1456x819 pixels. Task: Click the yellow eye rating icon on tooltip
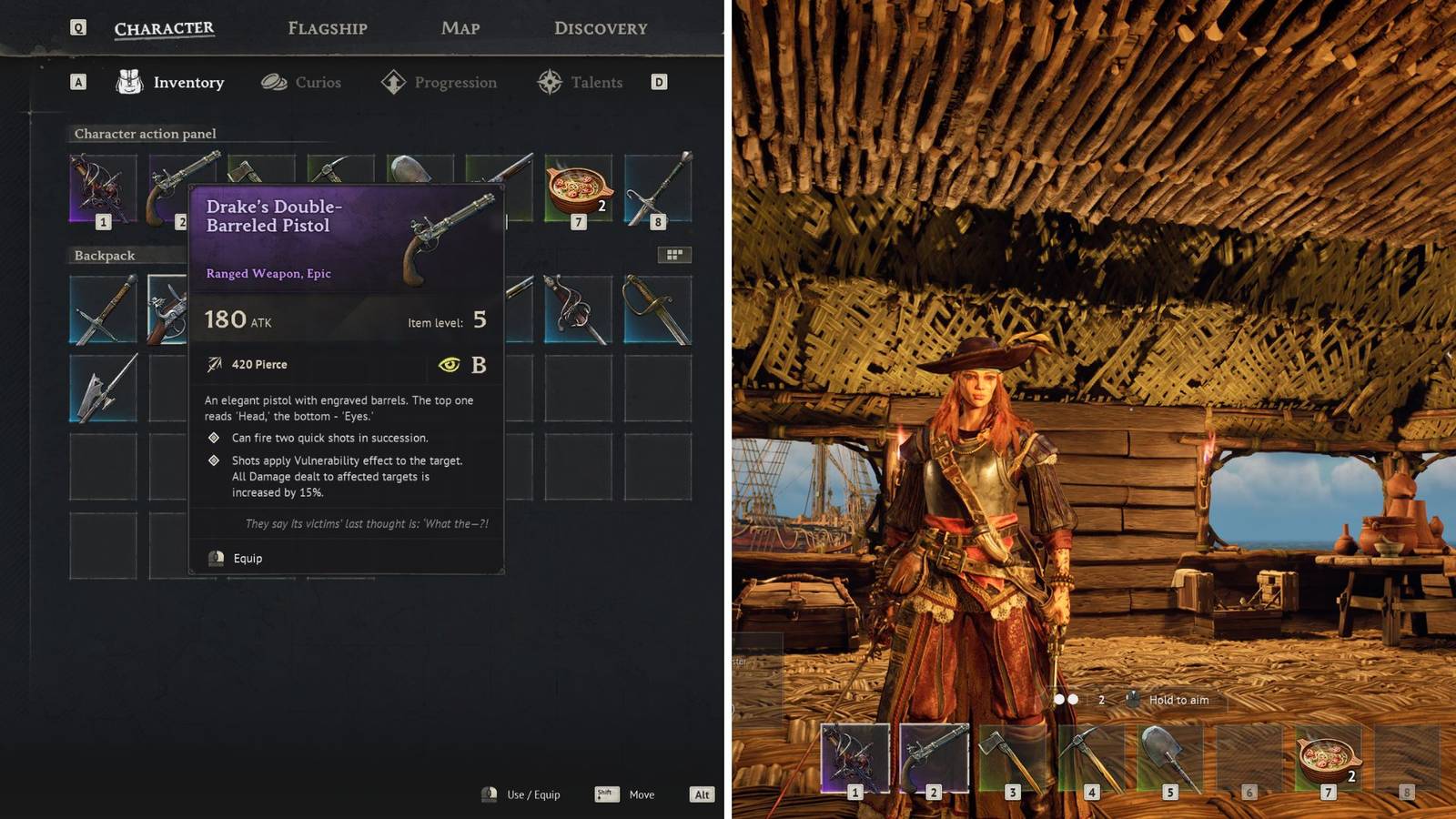451,364
